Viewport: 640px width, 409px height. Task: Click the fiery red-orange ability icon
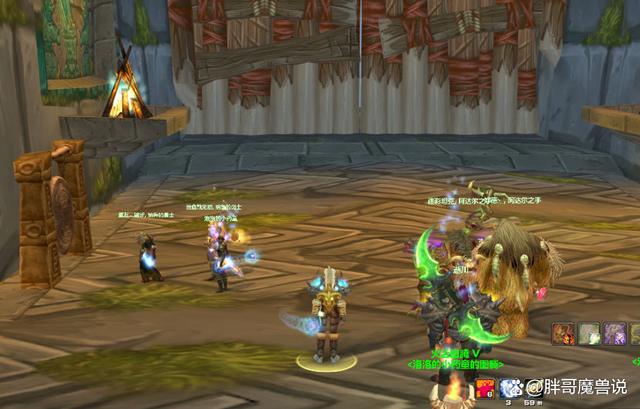pos(564,333)
